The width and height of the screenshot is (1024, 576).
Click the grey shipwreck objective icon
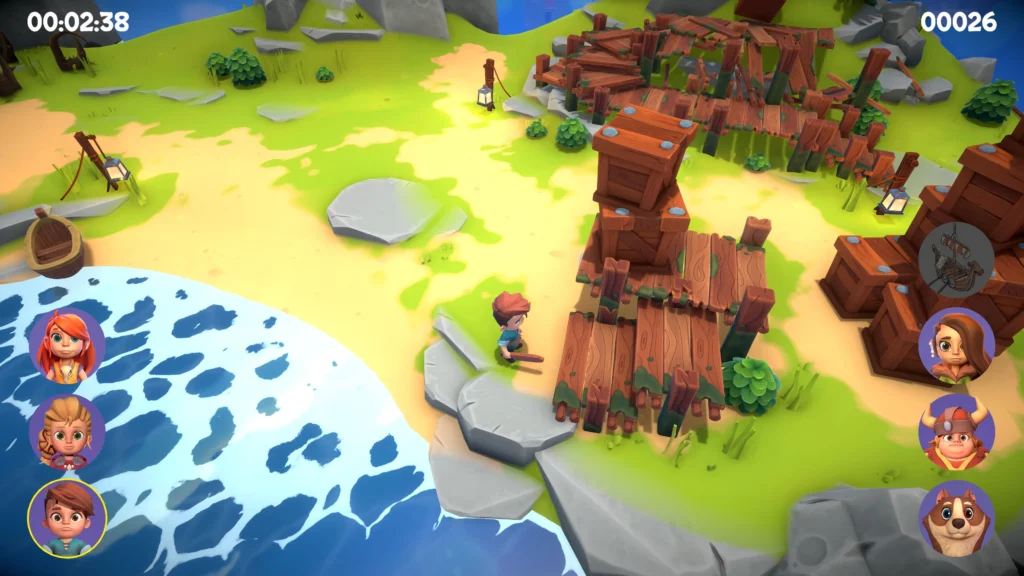click(956, 259)
